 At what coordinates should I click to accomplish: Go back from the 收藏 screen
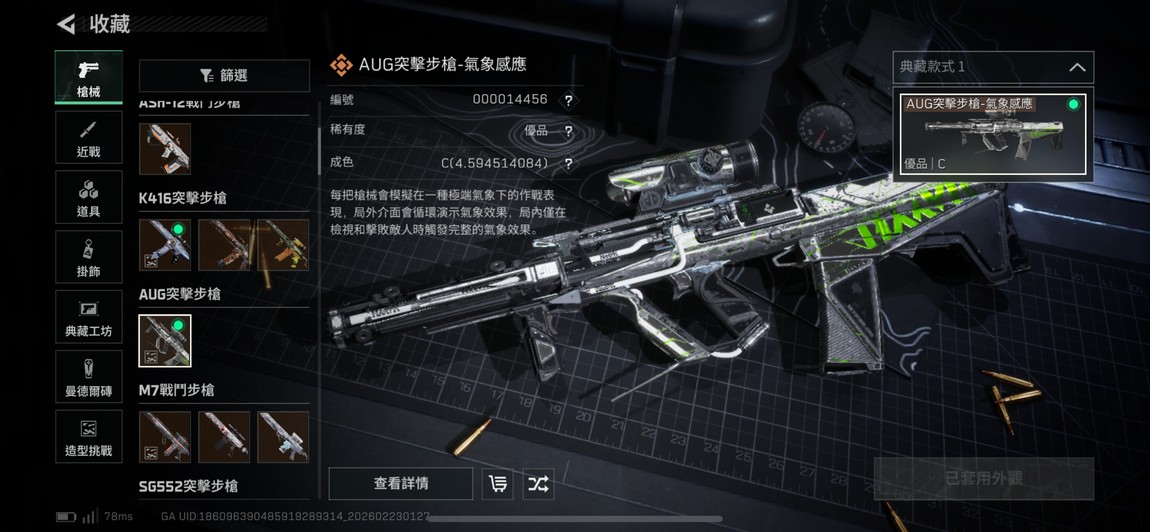point(67,23)
